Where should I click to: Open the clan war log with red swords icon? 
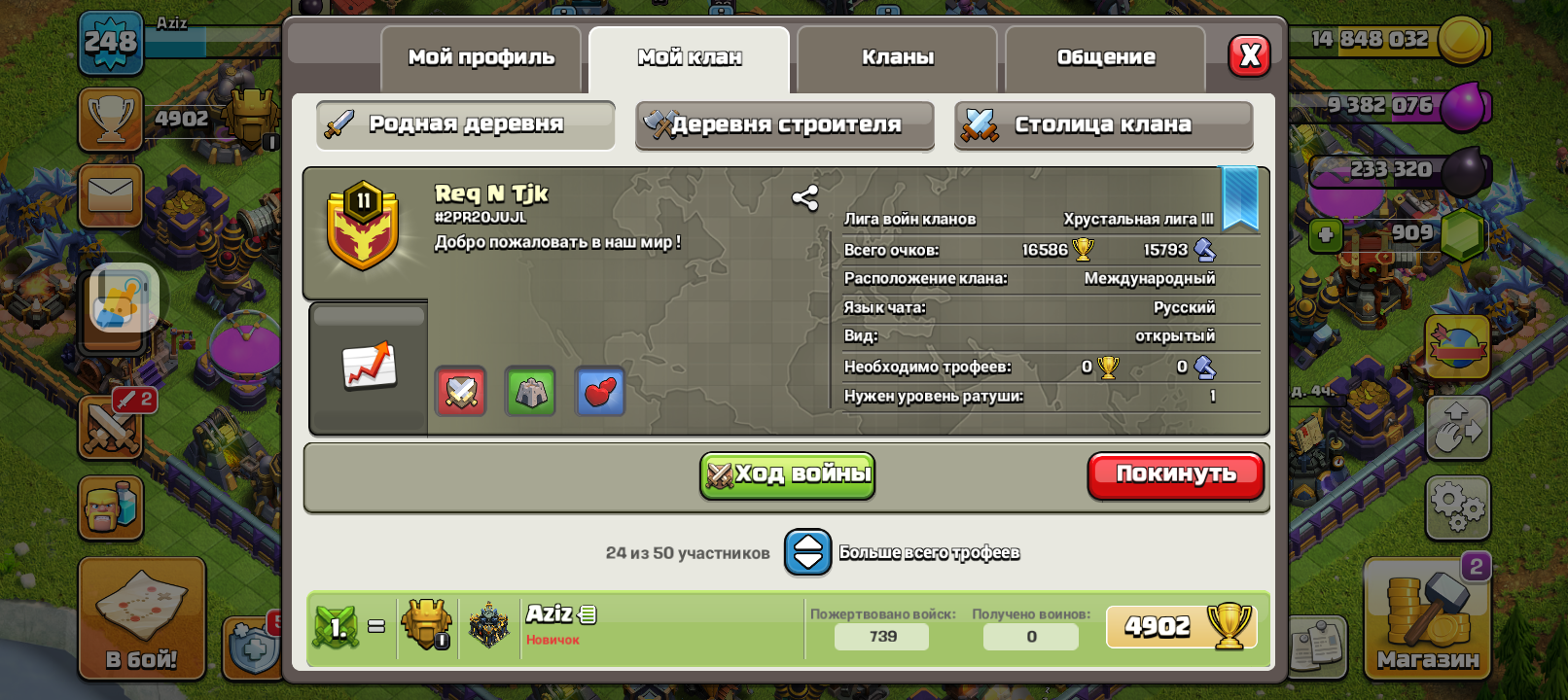point(459,391)
